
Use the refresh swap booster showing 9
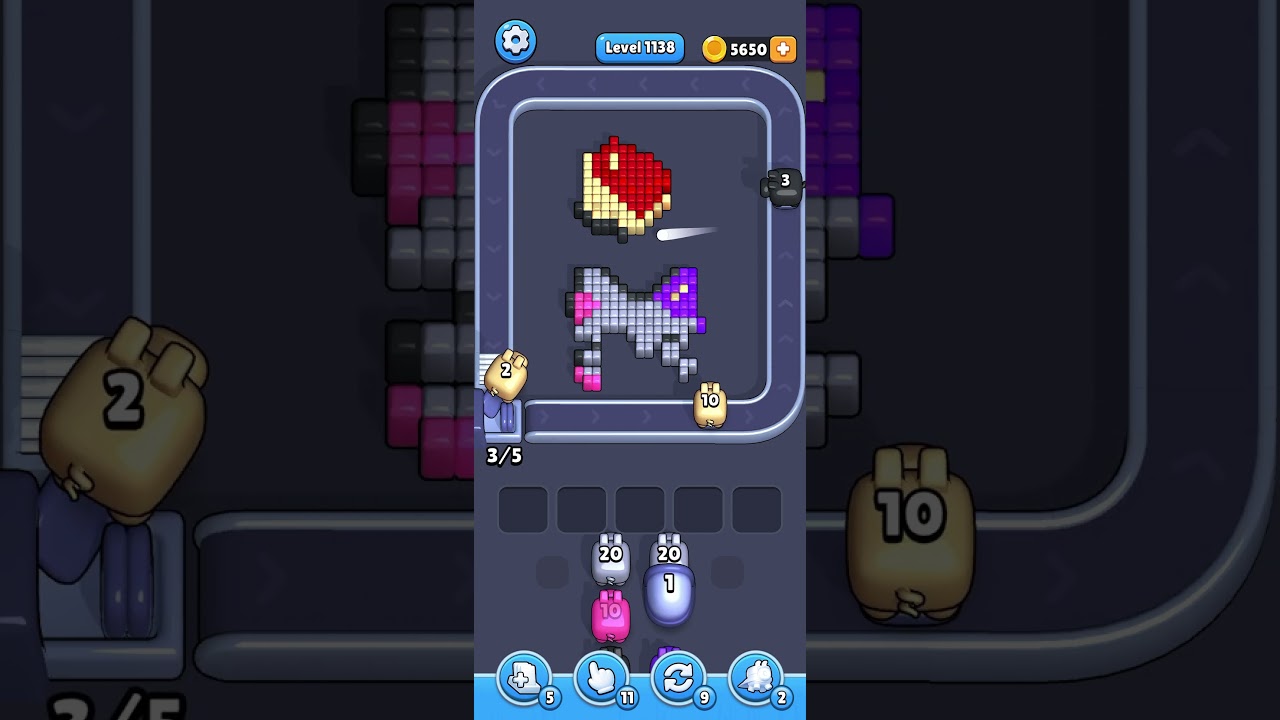678,678
